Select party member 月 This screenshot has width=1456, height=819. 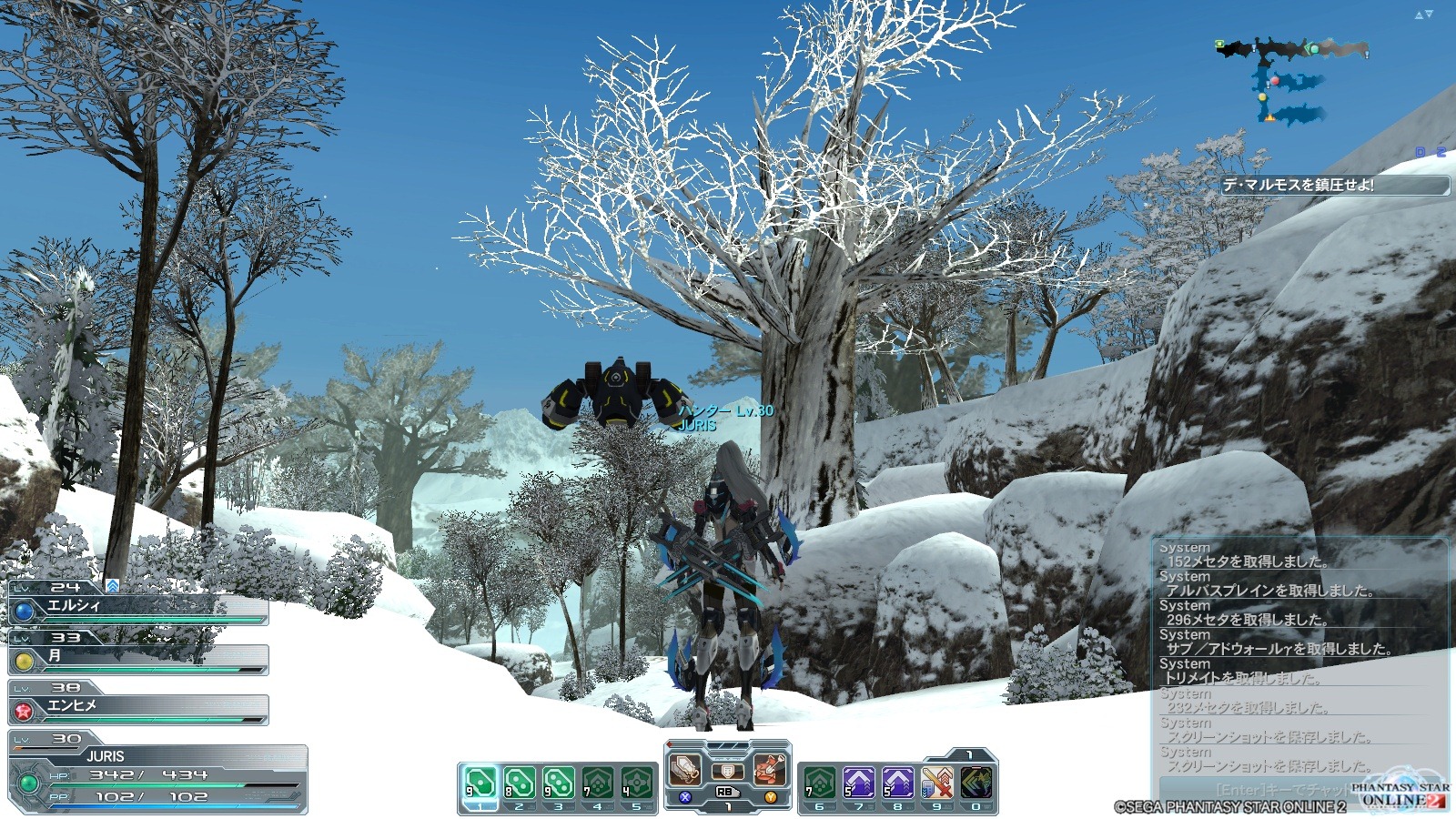tap(138, 657)
